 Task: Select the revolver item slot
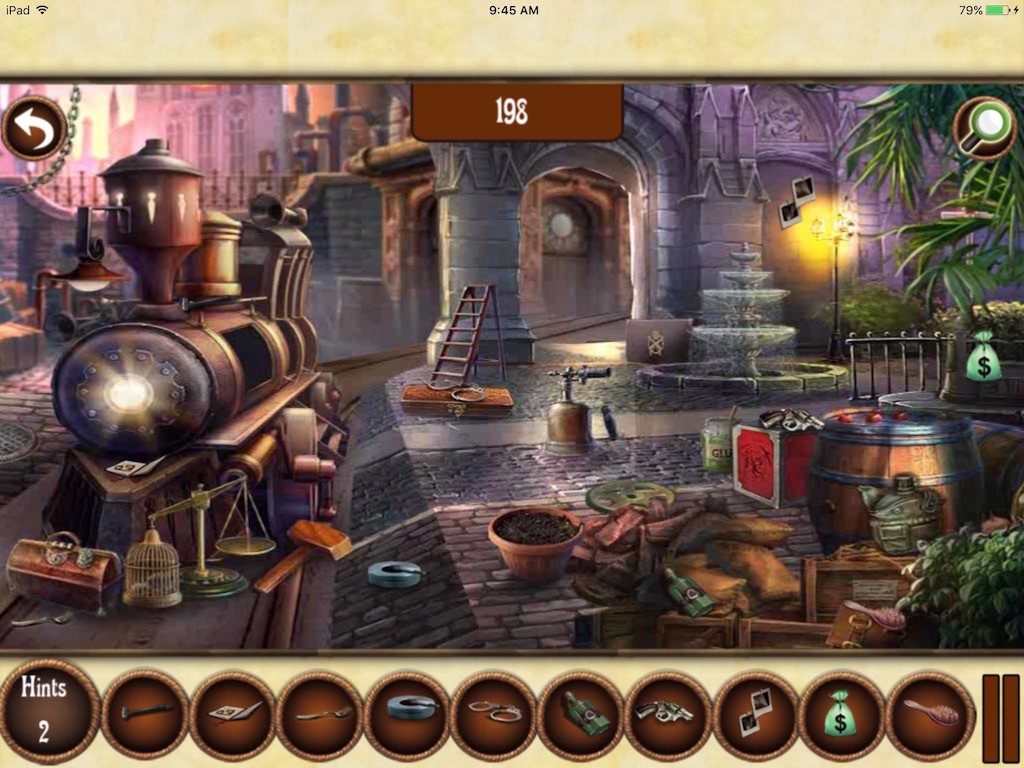click(667, 714)
